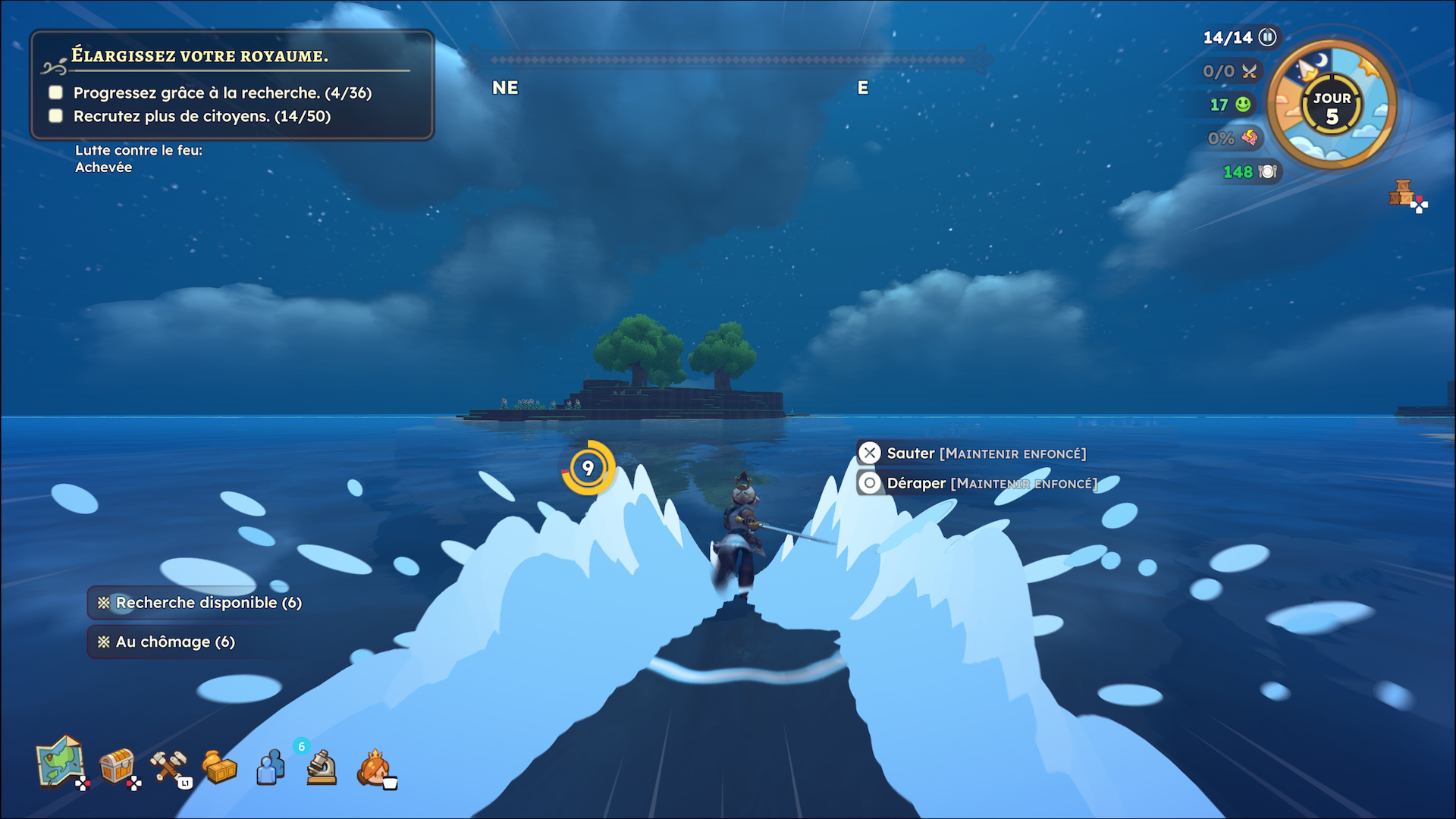The width and height of the screenshot is (1456, 819).
Task: Select the 'Au chômage (6)' notification
Action: 166,642
